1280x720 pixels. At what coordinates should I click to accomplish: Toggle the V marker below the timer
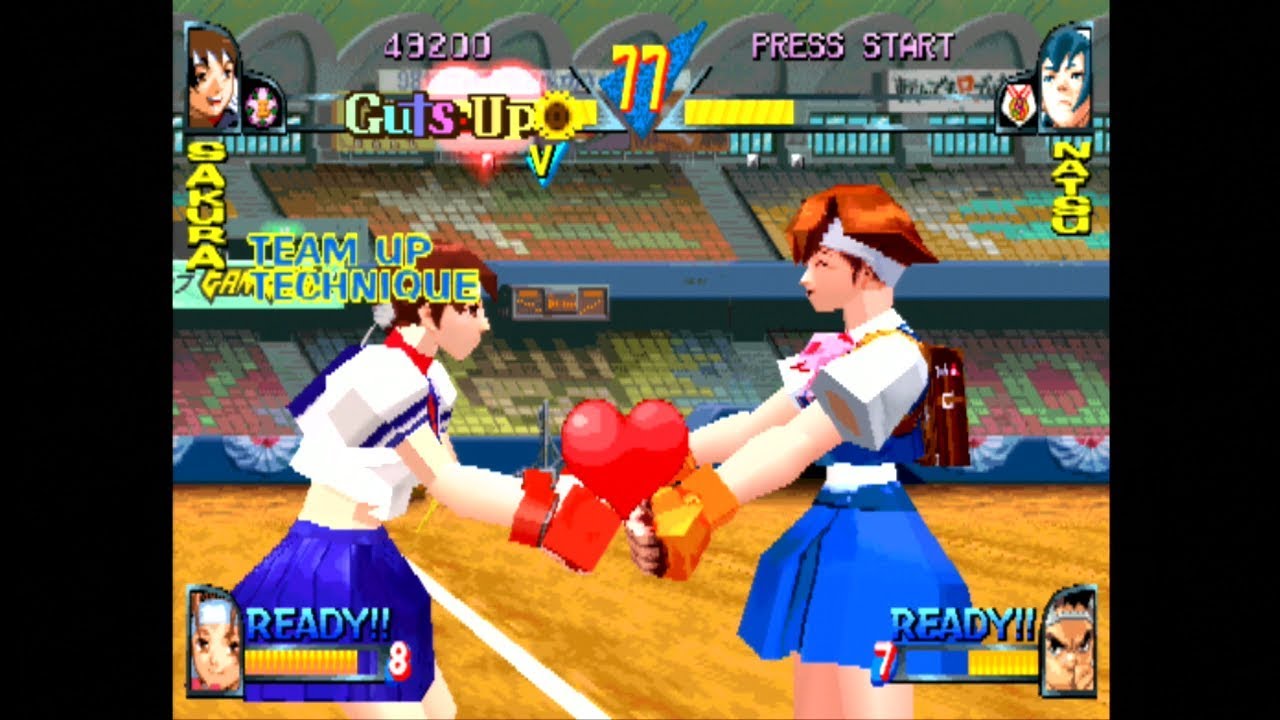click(x=541, y=157)
